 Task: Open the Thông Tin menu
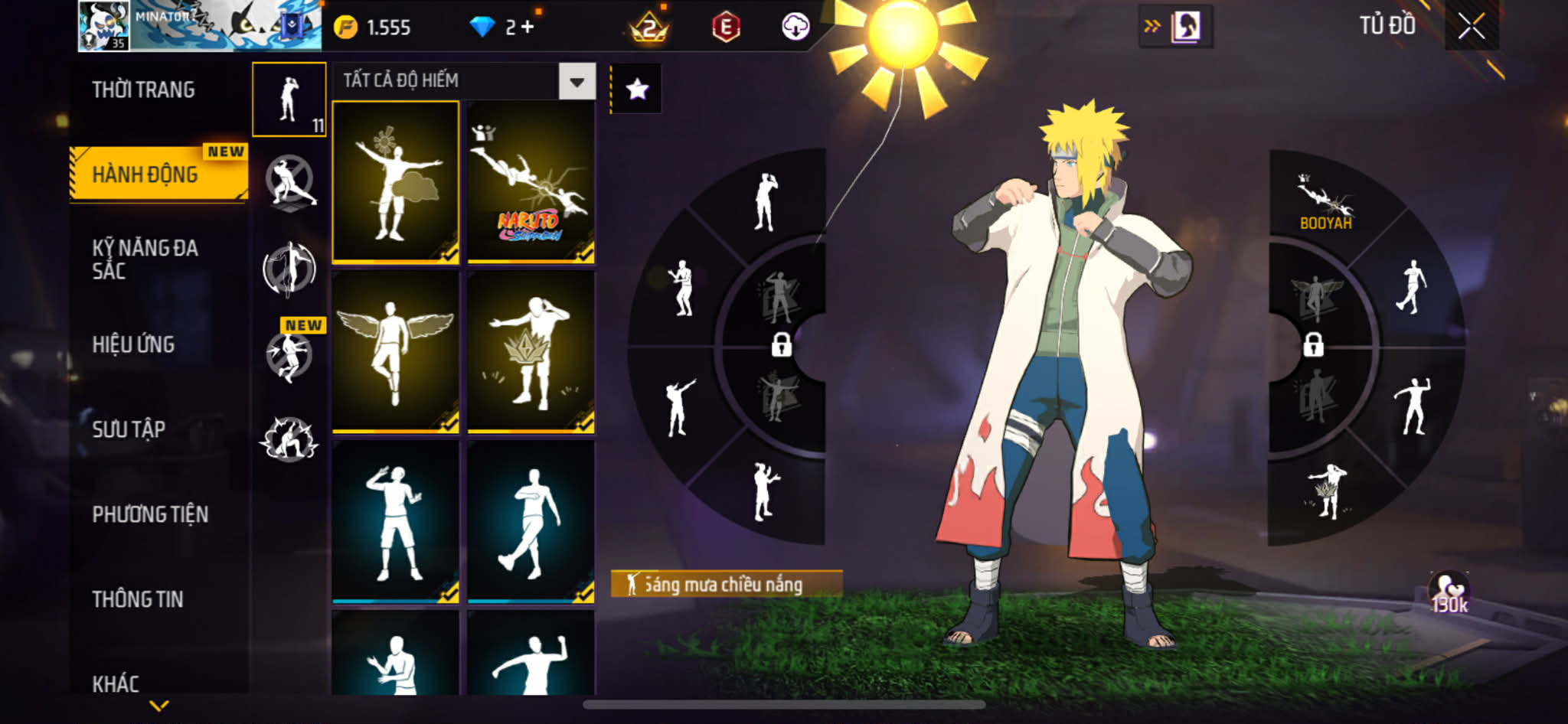[138, 599]
